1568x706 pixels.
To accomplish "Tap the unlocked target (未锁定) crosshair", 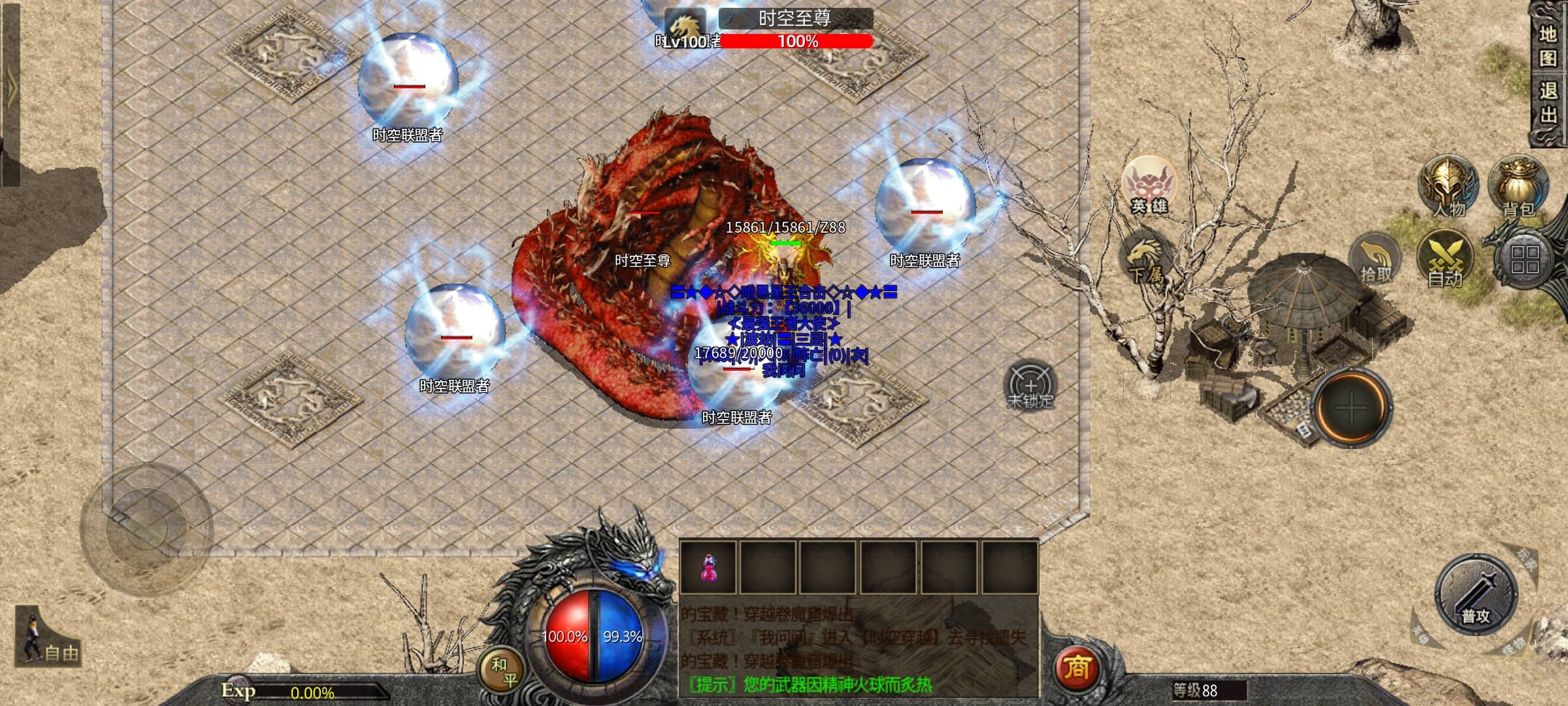I will (x=1030, y=385).
